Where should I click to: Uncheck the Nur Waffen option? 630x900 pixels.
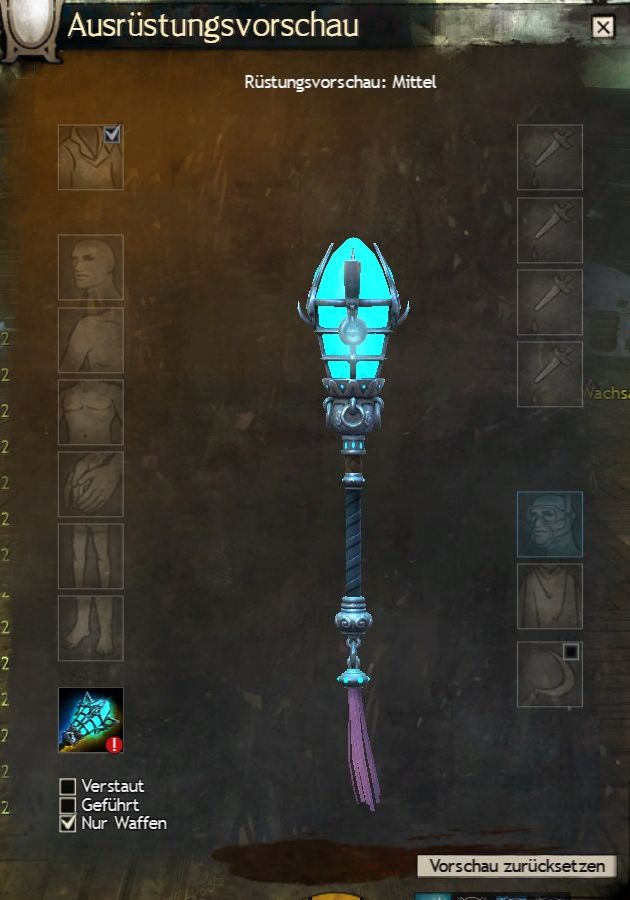[68, 824]
